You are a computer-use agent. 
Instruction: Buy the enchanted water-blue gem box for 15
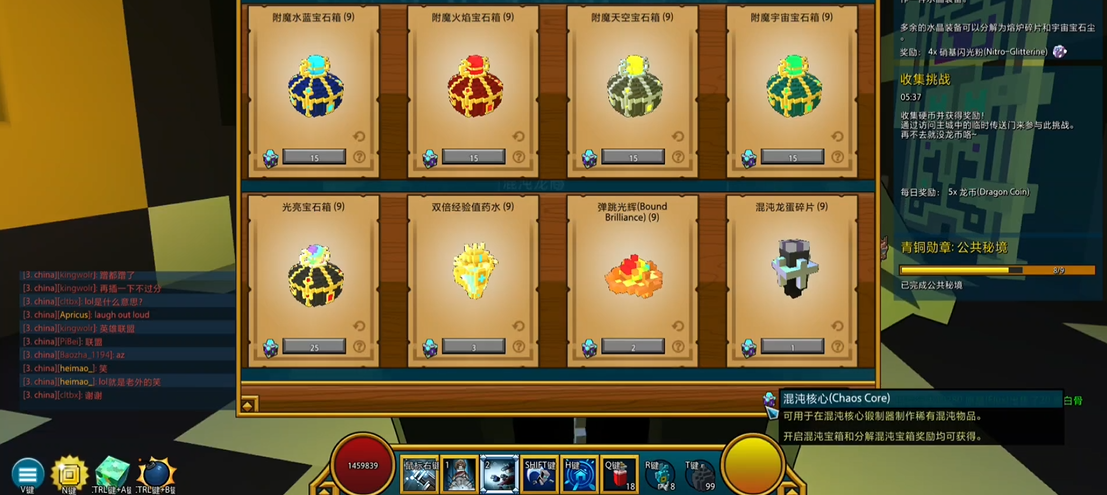[314, 157]
